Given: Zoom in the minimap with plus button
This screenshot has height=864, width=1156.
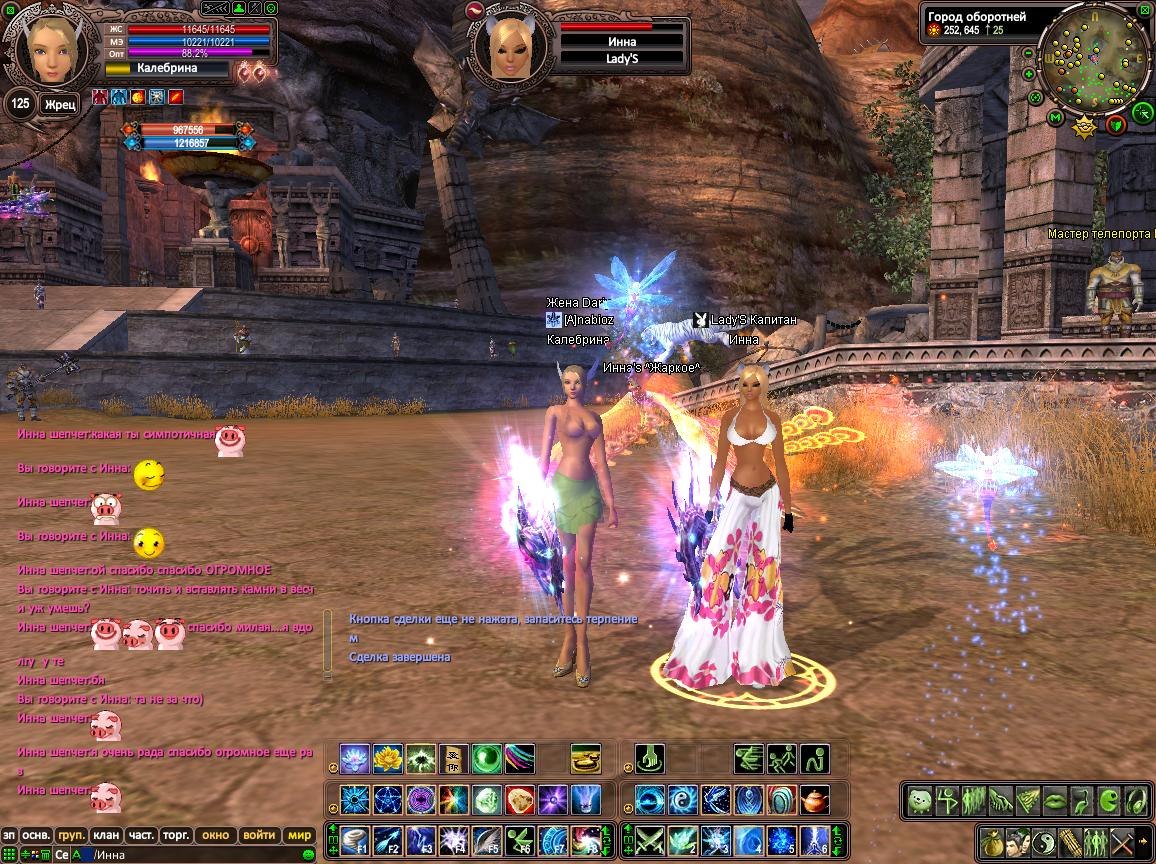Looking at the screenshot, I should [x=1029, y=74].
